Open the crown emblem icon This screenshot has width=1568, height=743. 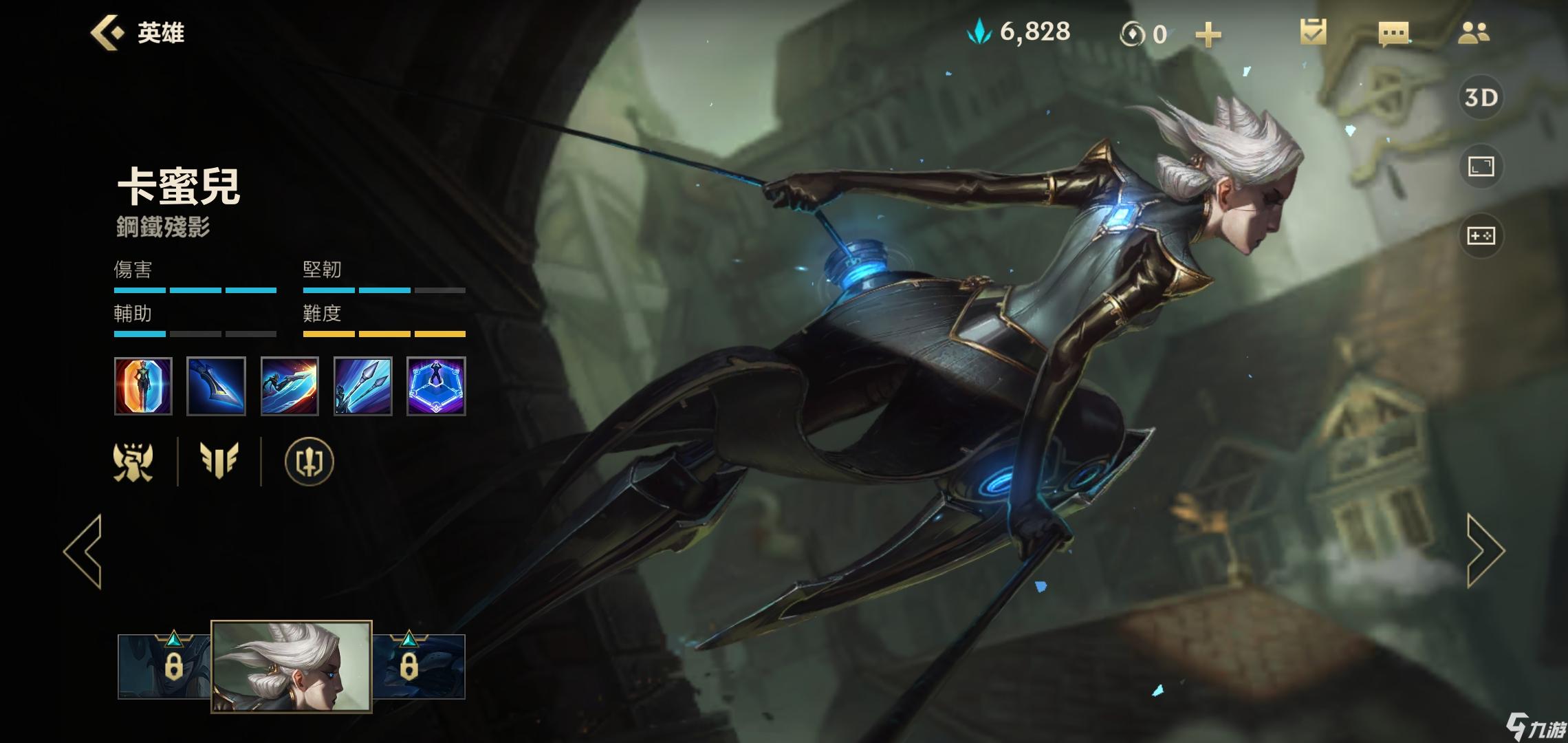pos(133,461)
